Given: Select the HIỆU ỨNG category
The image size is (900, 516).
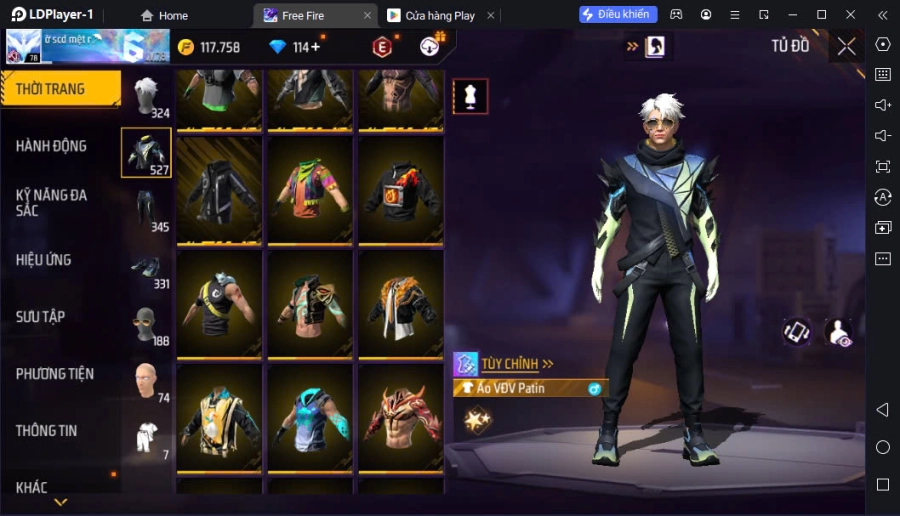Looking at the screenshot, I should tap(44, 260).
